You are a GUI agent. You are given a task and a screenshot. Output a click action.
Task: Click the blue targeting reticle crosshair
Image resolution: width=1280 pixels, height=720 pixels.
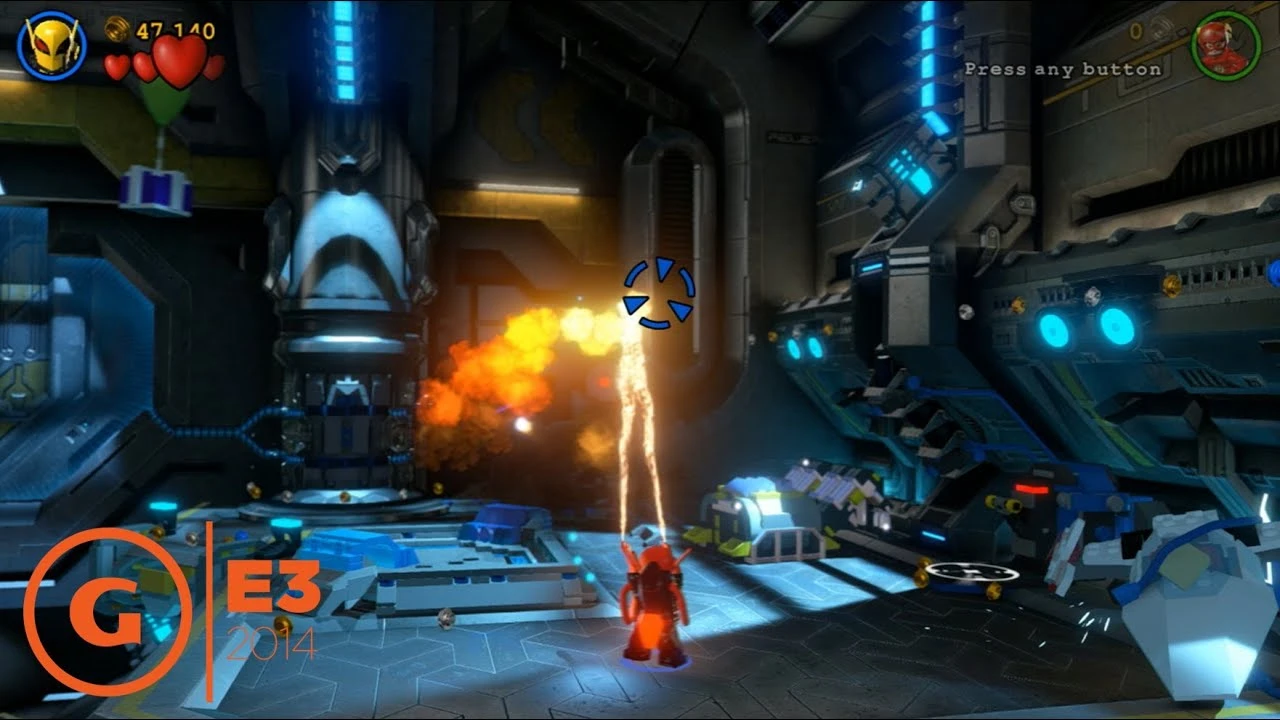tap(660, 294)
